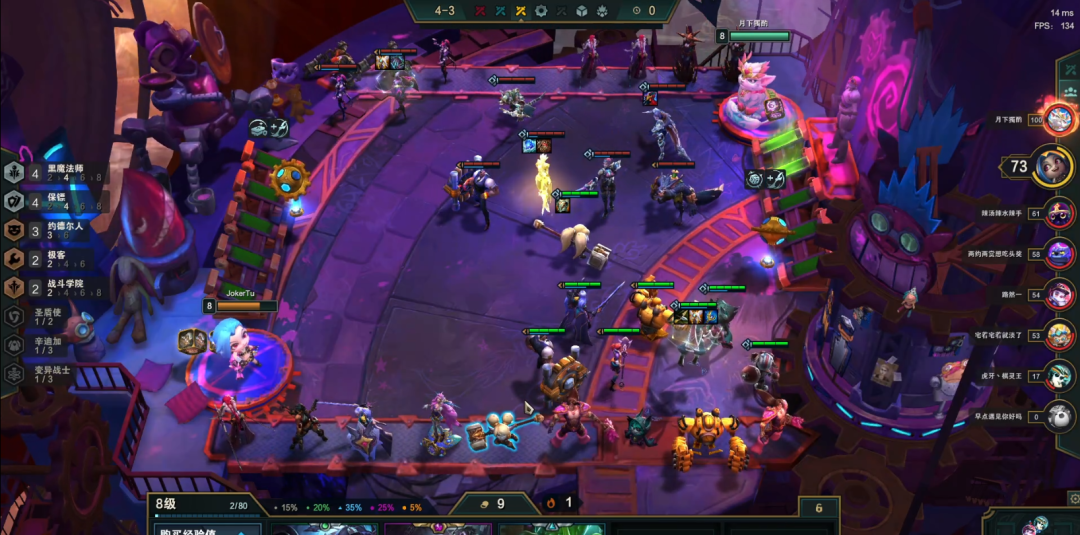This screenshot has height=535, width=1080.
Task: Pick up the item on the left item bench
Action: coord(192,341)
